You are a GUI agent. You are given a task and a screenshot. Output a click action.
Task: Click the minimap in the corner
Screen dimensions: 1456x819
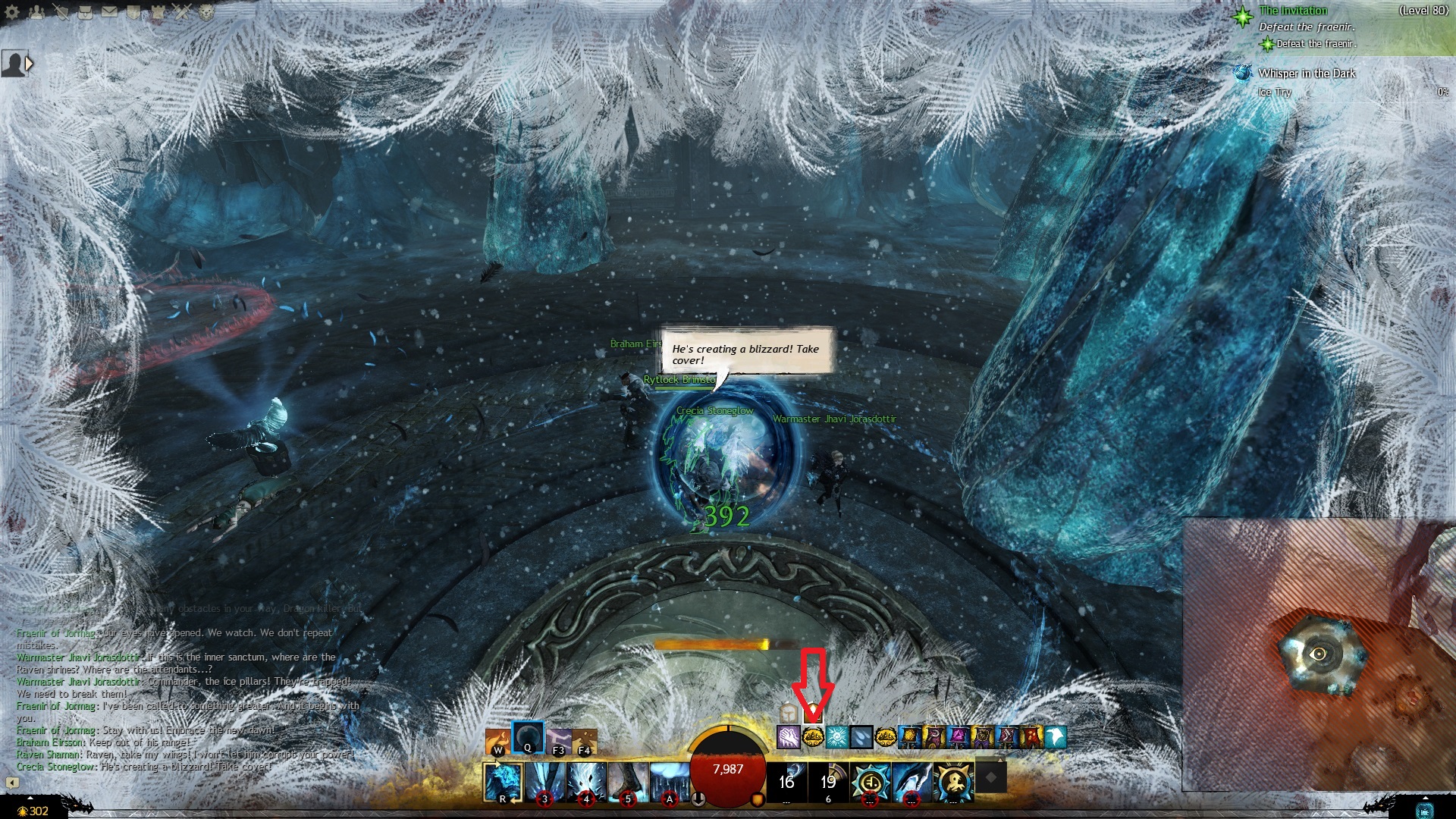pos(1319,654)
